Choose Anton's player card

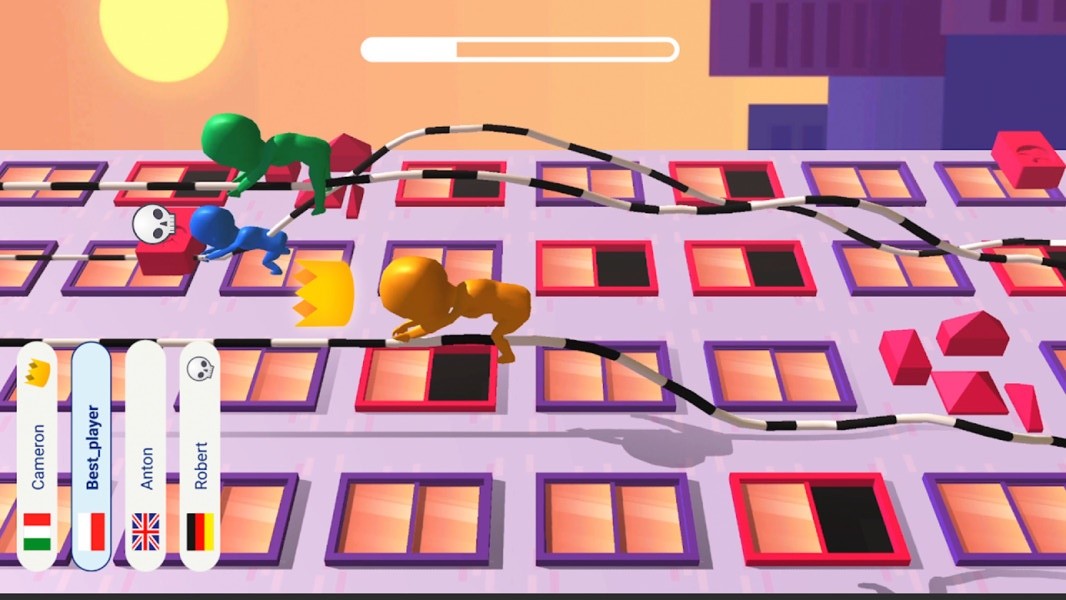pos(146,457)
